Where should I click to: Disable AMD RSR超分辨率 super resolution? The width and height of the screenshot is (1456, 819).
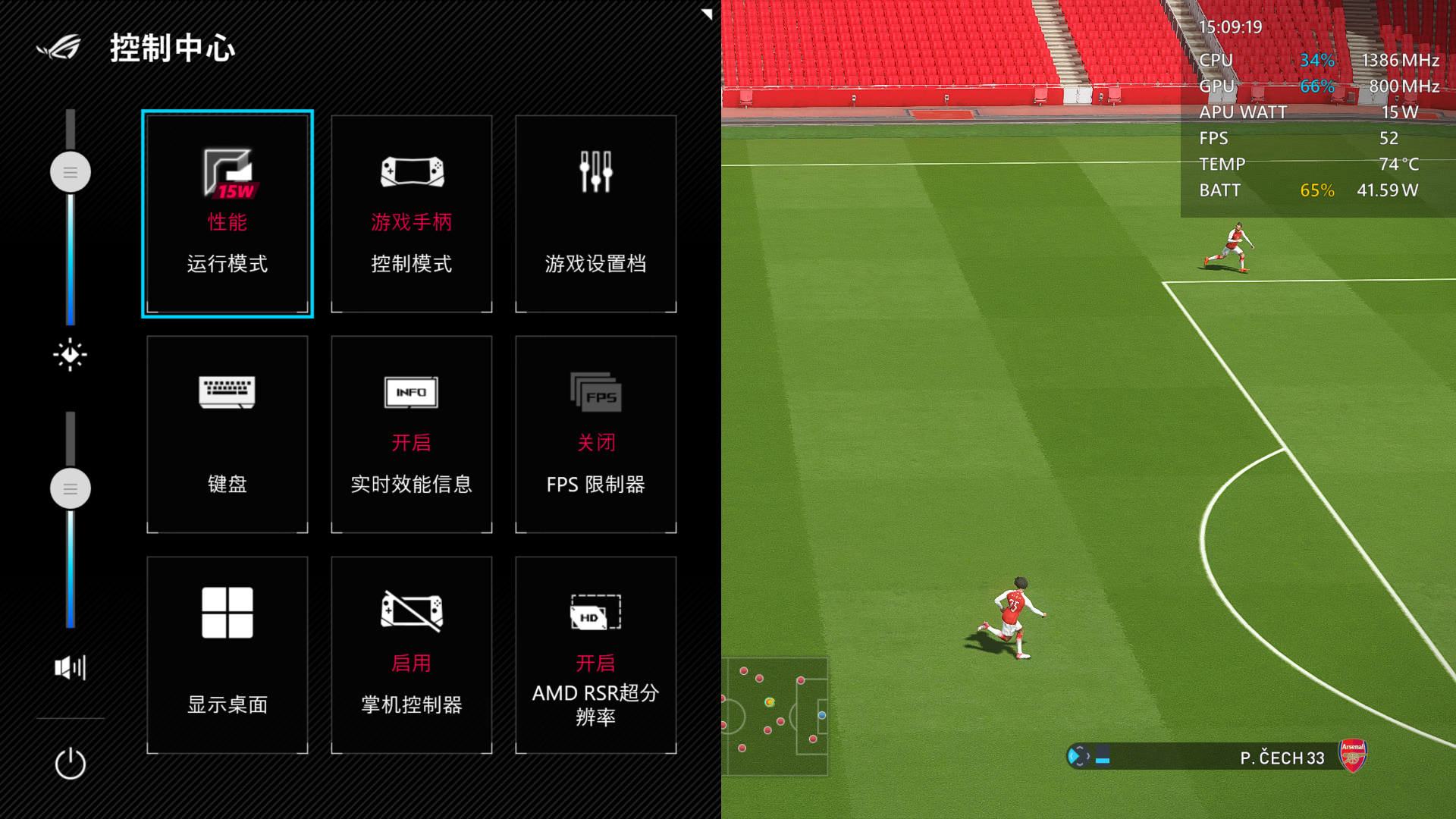click(x=595, y=654)
